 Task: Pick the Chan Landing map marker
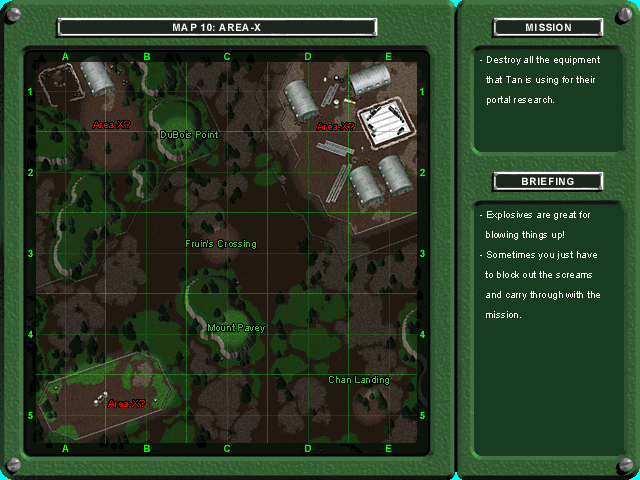pyautogui.click(x=359, y=380)
